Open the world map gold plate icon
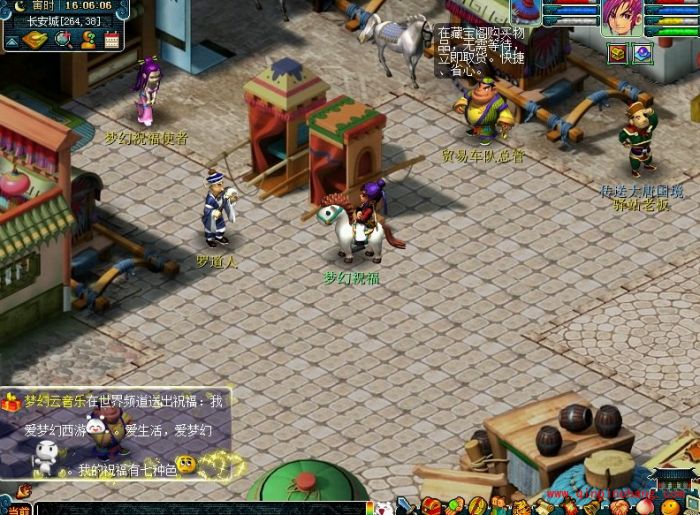The height and width of the screenshot is (515, 700). click(x=35, y=39)
